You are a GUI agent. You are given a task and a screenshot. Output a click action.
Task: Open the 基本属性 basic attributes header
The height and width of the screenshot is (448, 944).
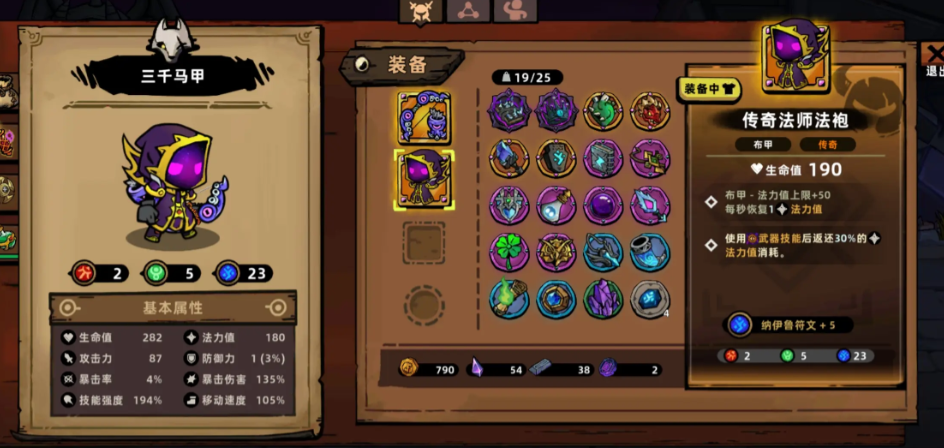click(x=172, y=307)
